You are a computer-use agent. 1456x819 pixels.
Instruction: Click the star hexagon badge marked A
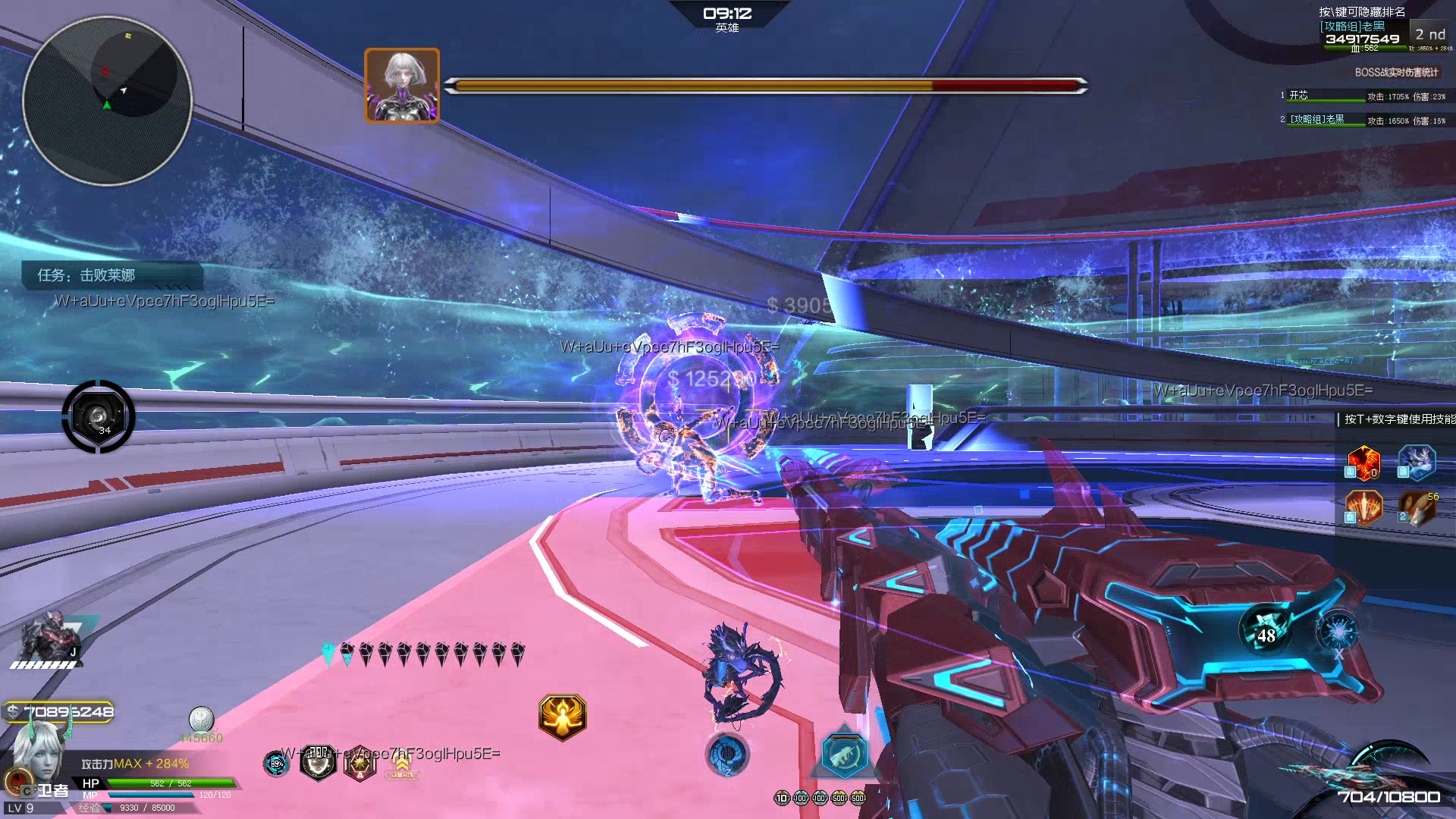point(359,764)
